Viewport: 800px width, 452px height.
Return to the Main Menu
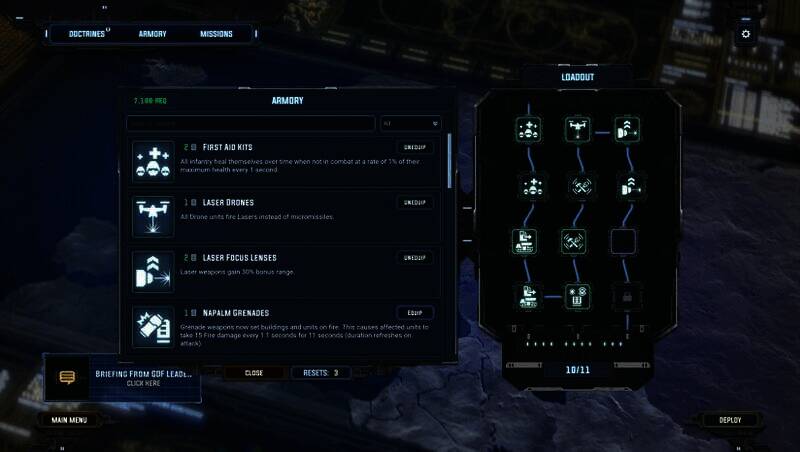(x=70, y=420)
